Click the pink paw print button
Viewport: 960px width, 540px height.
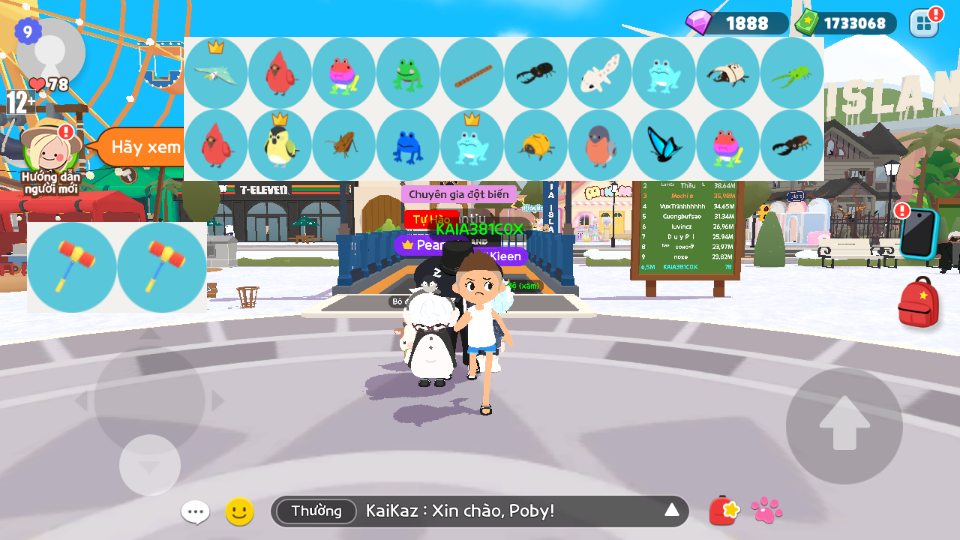pyautogui.click(x=767, y=511)
